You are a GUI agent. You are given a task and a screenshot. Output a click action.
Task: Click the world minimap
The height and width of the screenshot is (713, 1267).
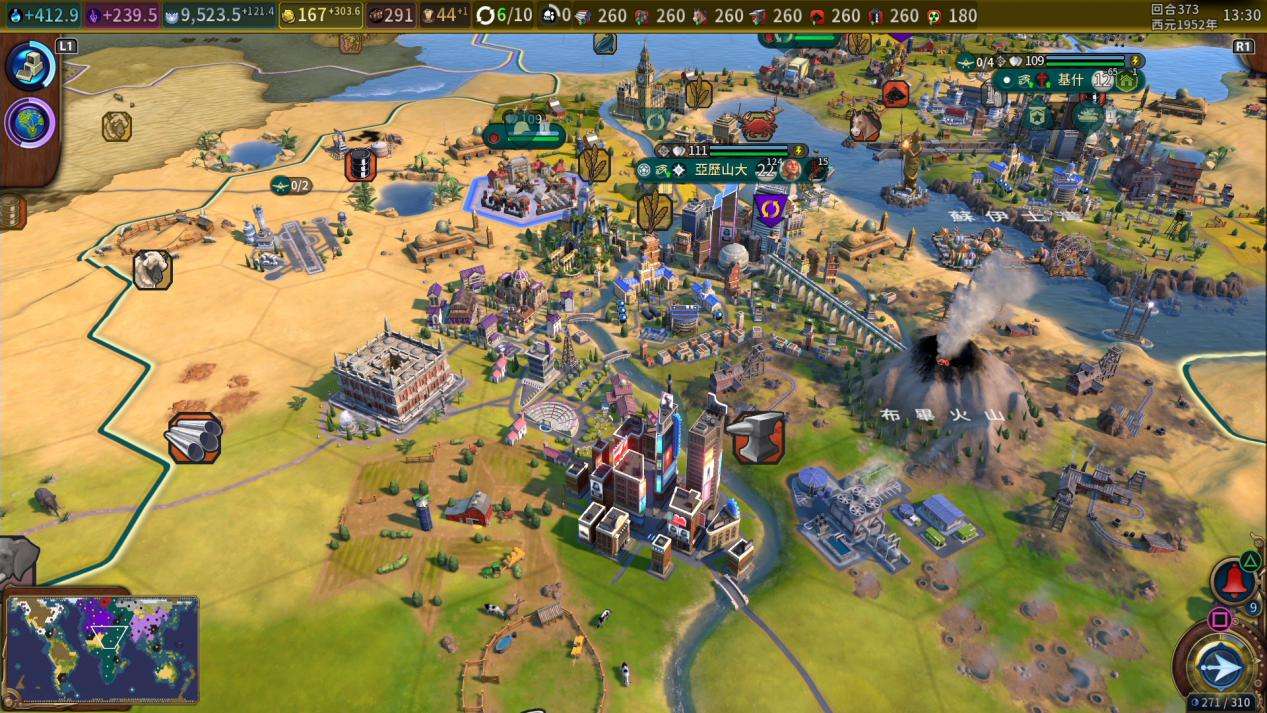click(102, 649)
